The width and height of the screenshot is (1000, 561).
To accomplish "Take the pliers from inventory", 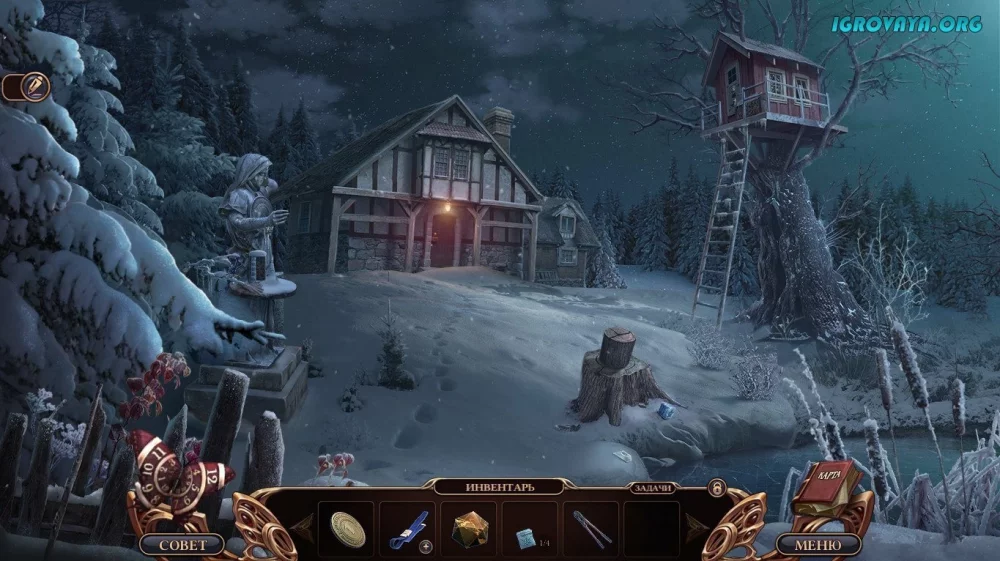I will (x=591, y=529).
